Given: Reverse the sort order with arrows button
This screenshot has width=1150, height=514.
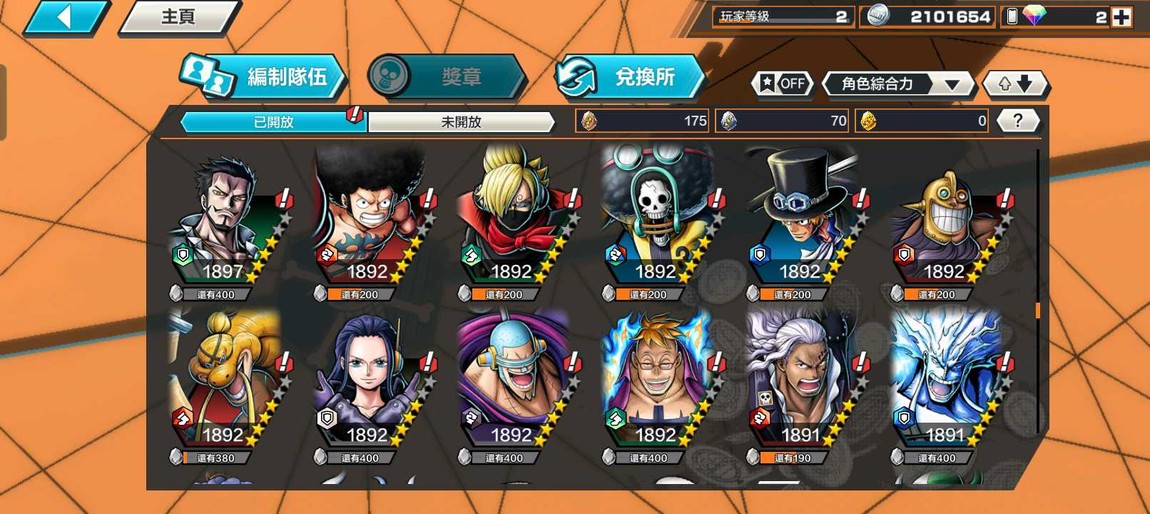Looking at the screenshot, I should pyautogui.click(x=1015, y=84).
